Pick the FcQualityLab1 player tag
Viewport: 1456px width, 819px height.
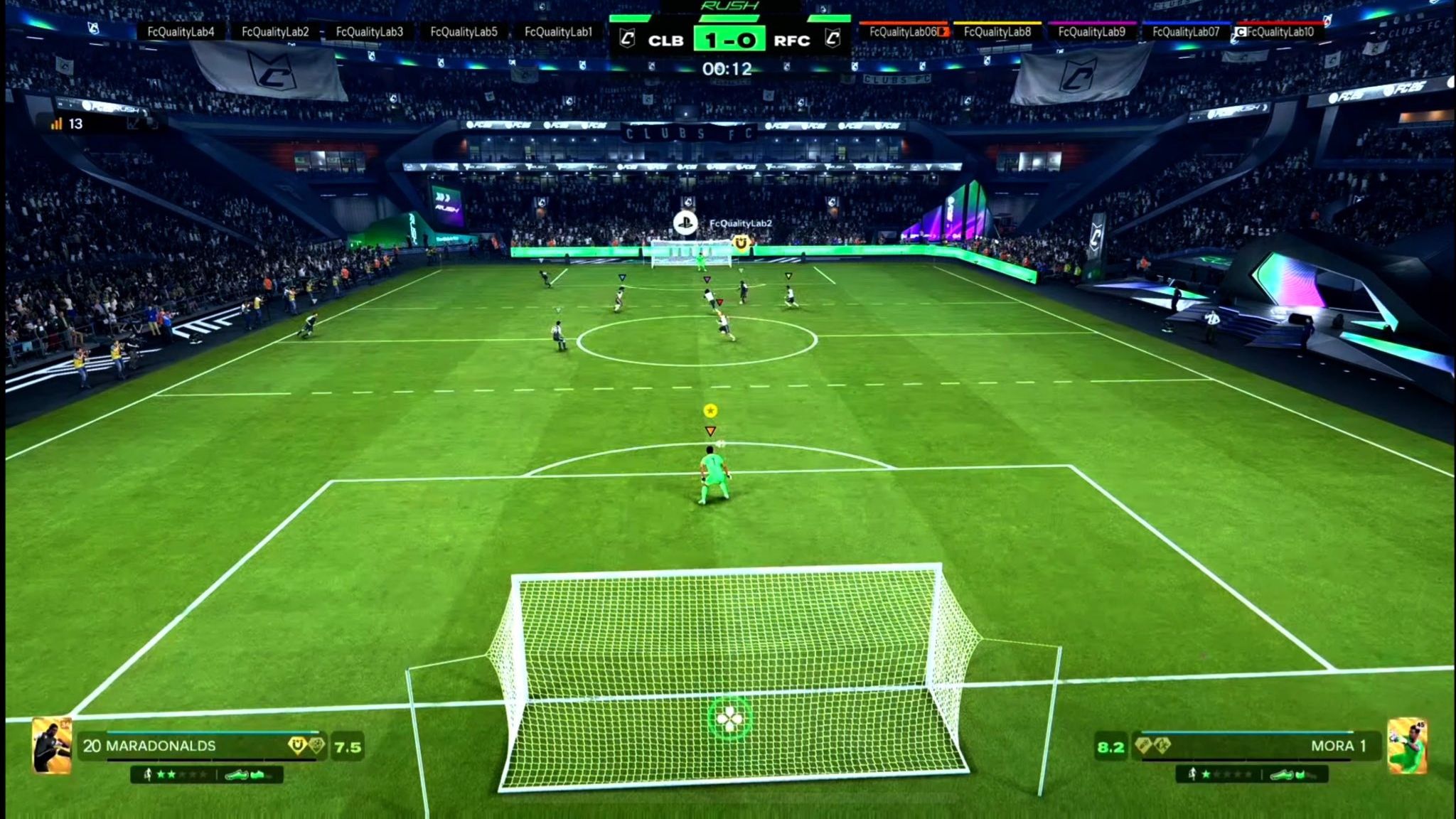tap(558, 32)
